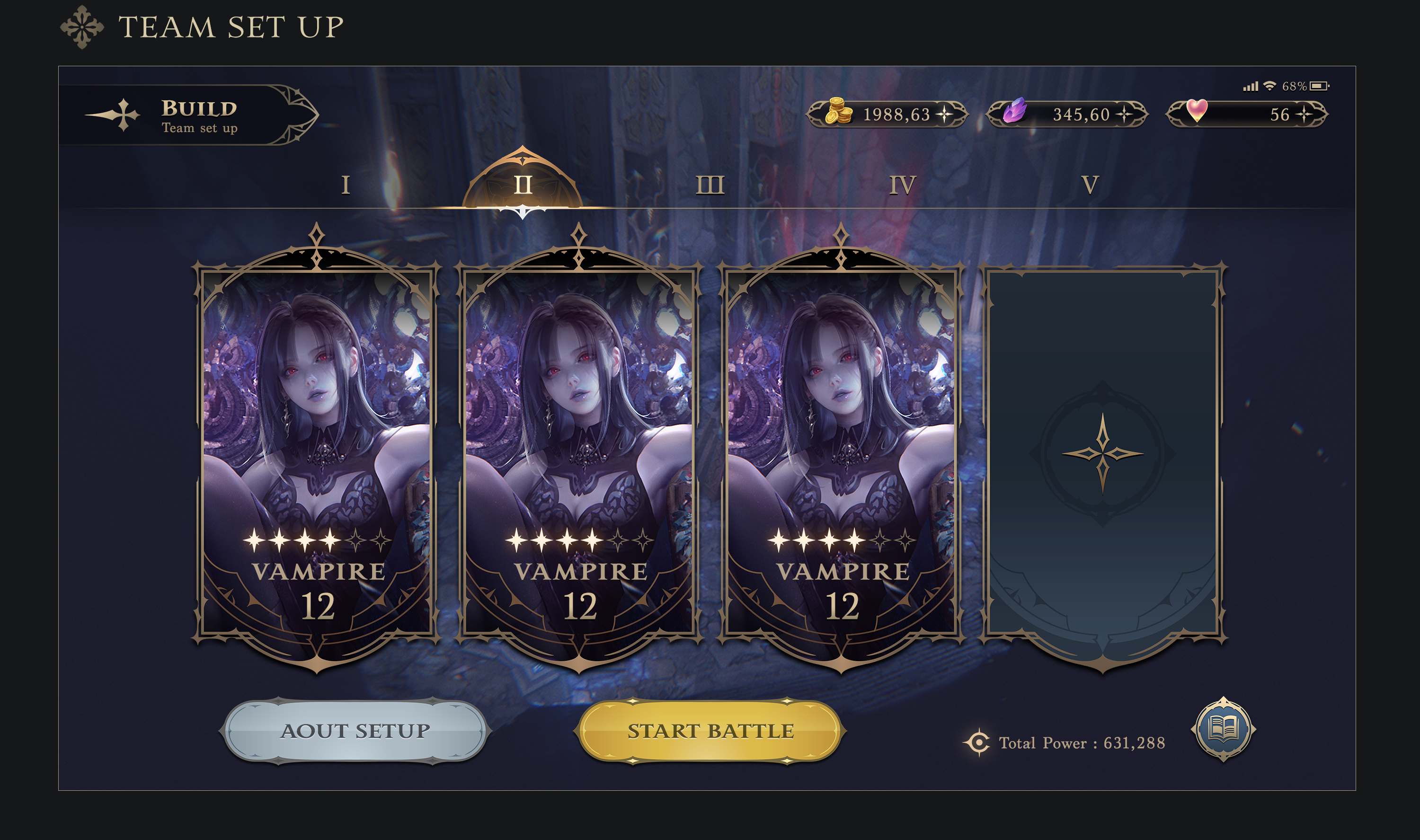This screenshot has width=1420, height=840.
Task: Open team tab IV
Action: tap(902, 185)
